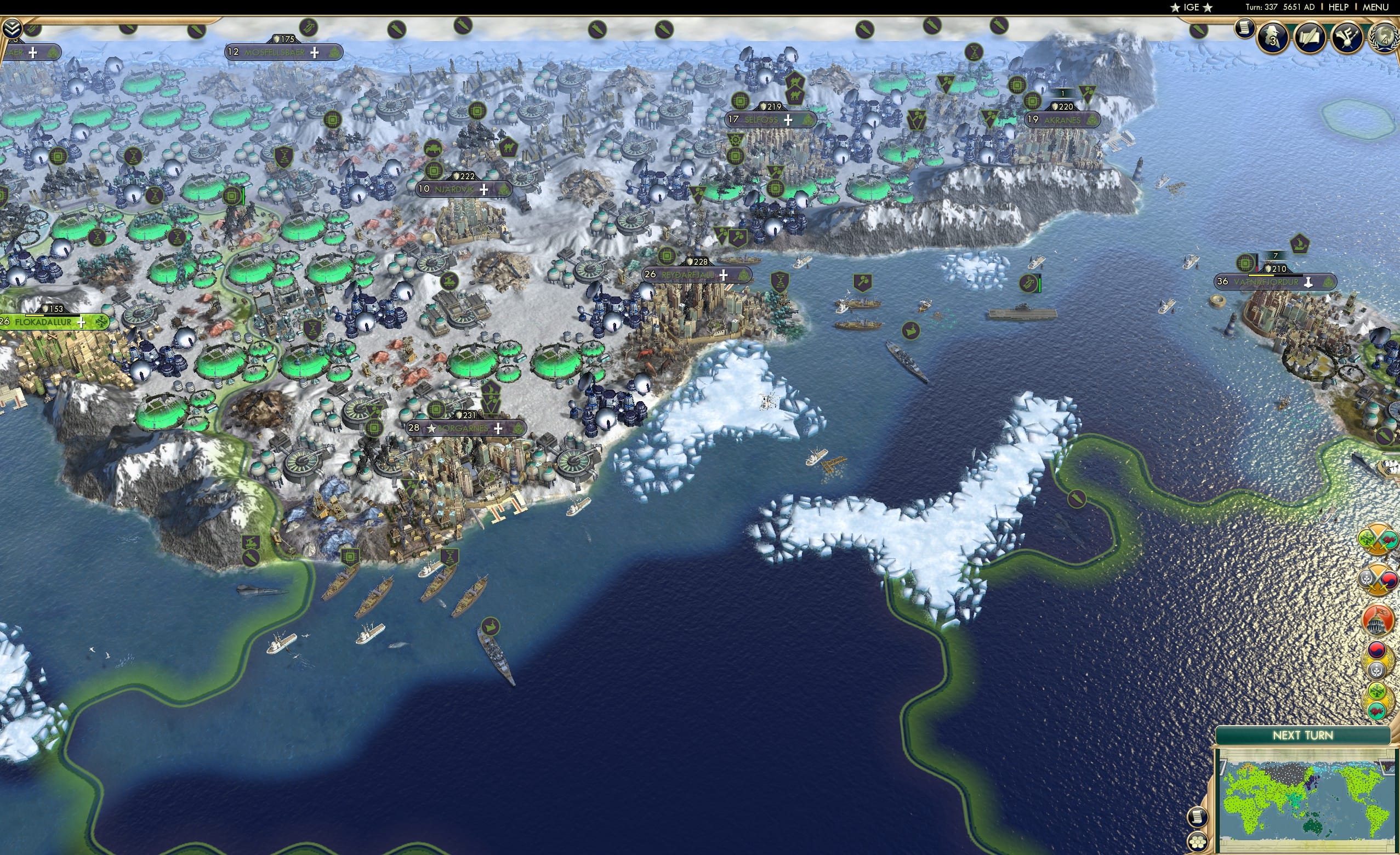Click the heart notification bubble above the minimap
The image size is (1400, 855).
coord(1378,712)
